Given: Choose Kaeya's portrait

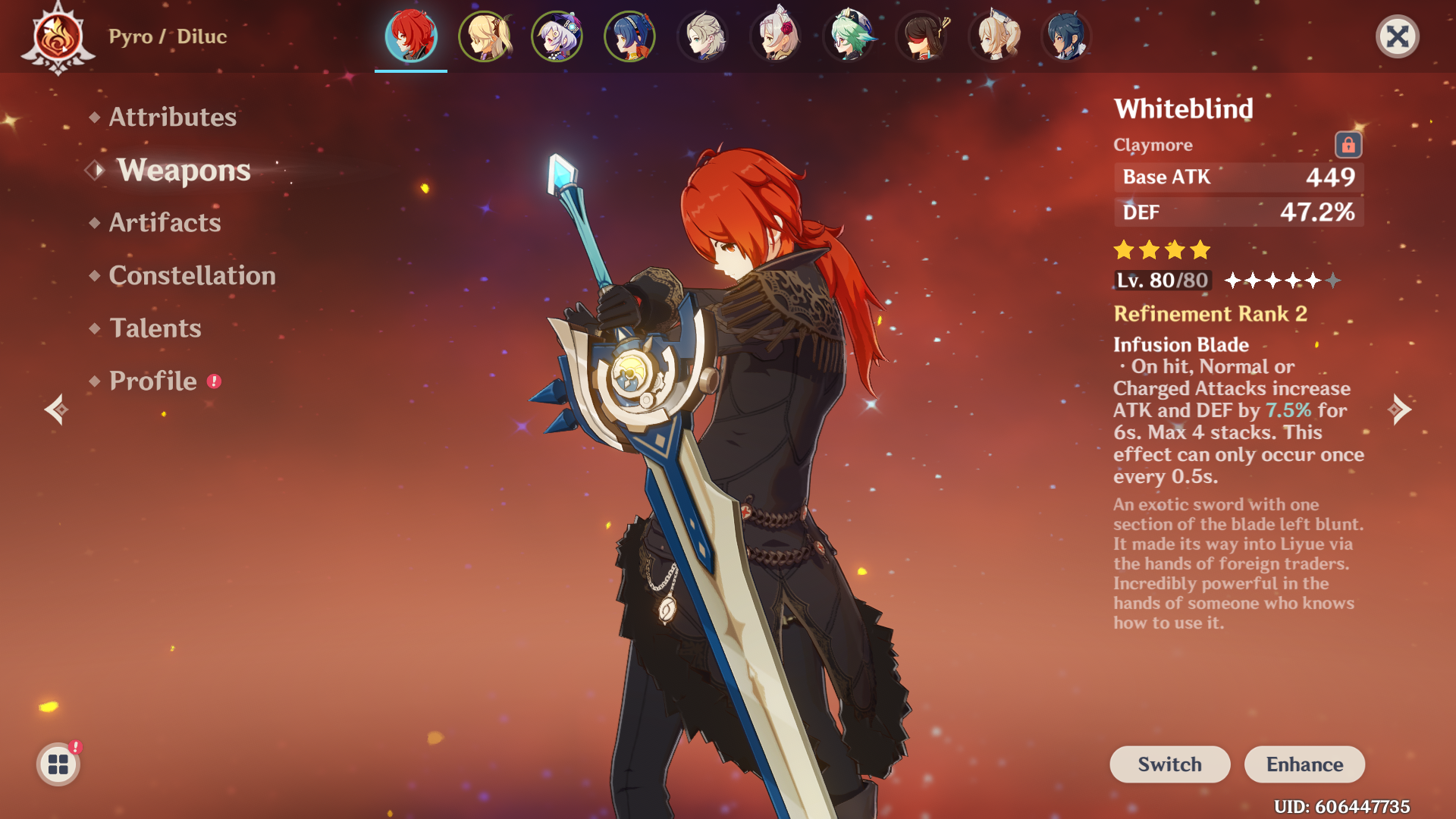Looking at the screenshot, I should point(1066,36).
